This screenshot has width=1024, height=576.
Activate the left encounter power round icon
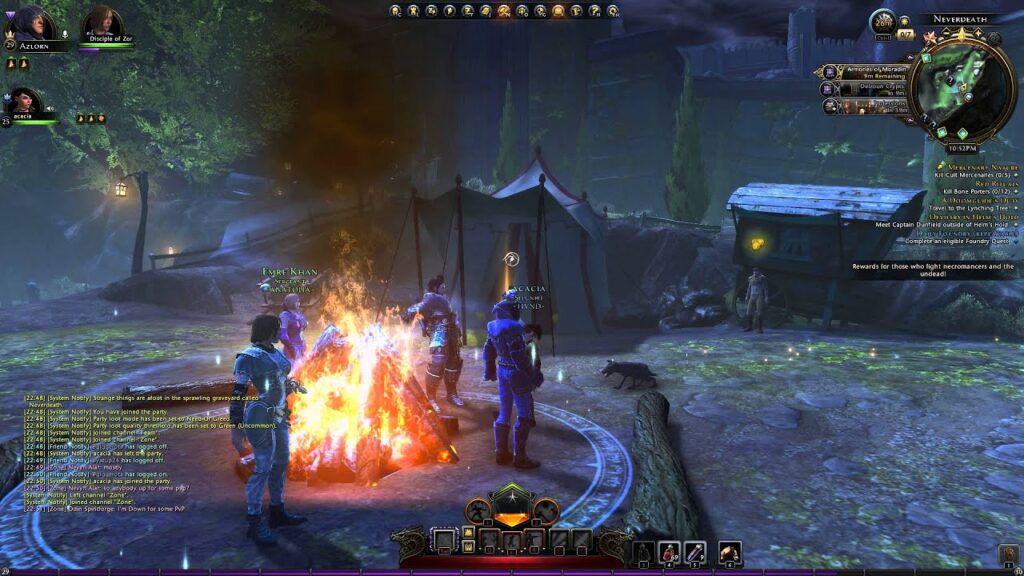[479, 509]
